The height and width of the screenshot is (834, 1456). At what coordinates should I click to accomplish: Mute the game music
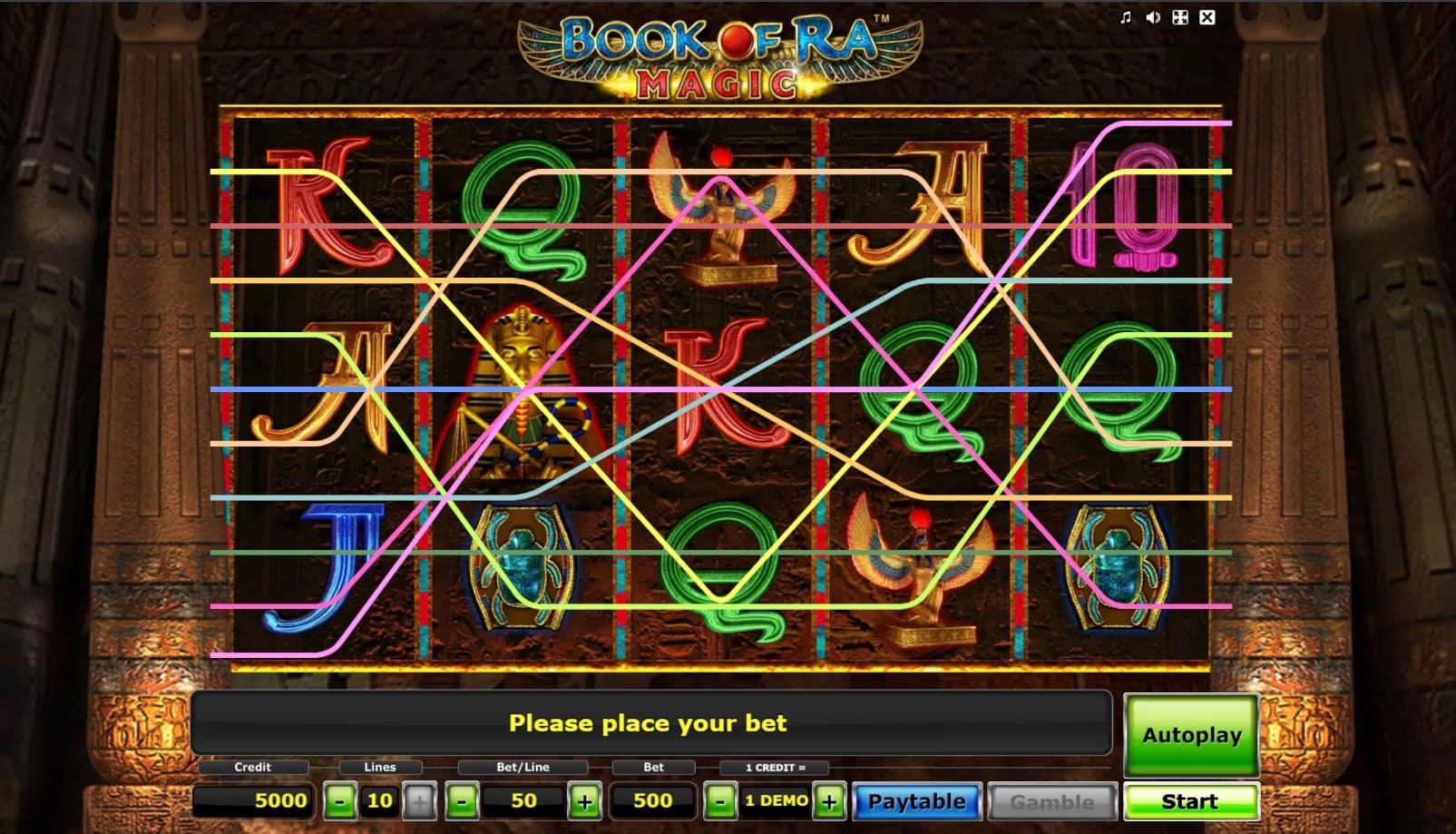[1125, 17]
